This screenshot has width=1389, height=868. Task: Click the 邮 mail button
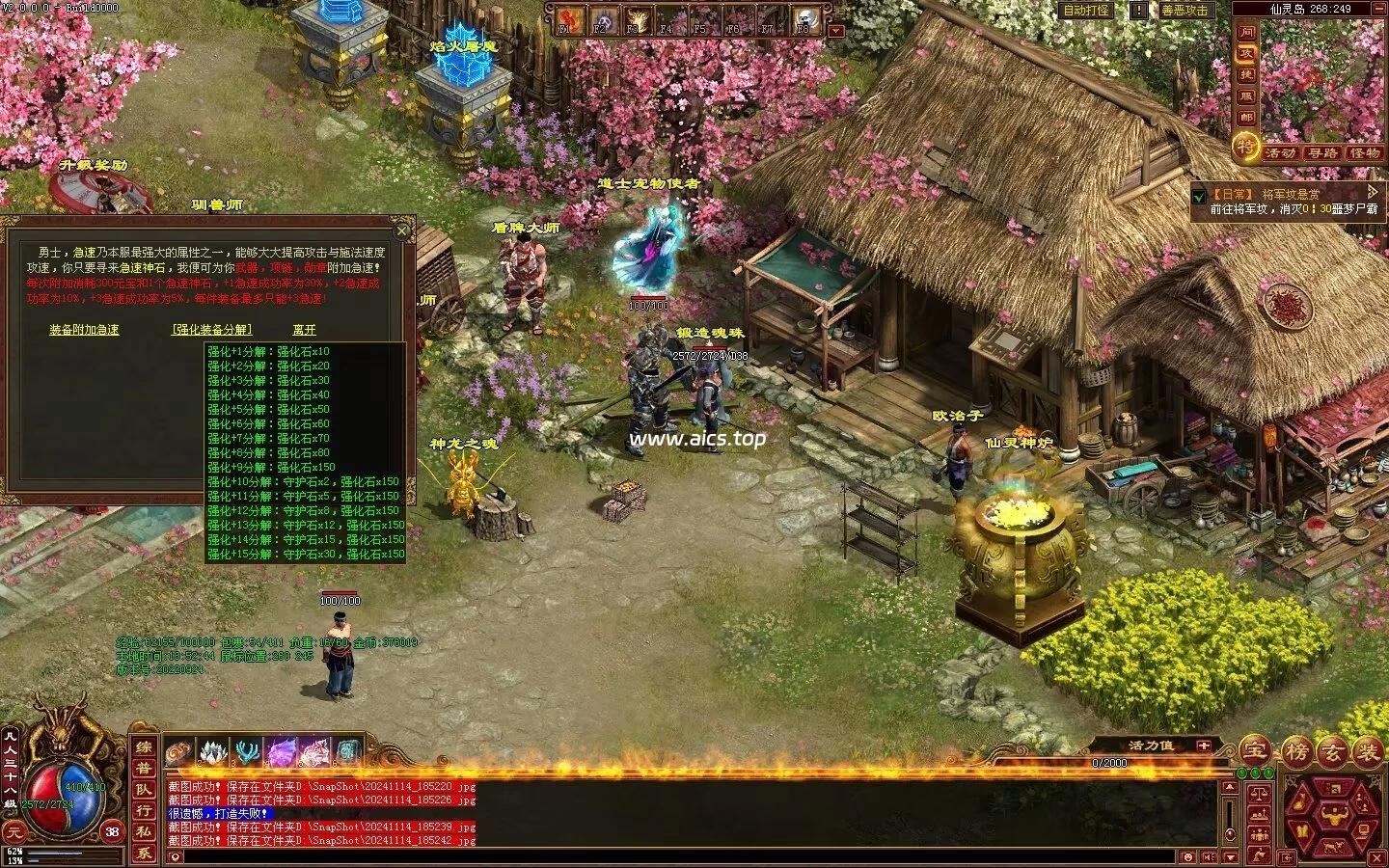[1247, 118]
